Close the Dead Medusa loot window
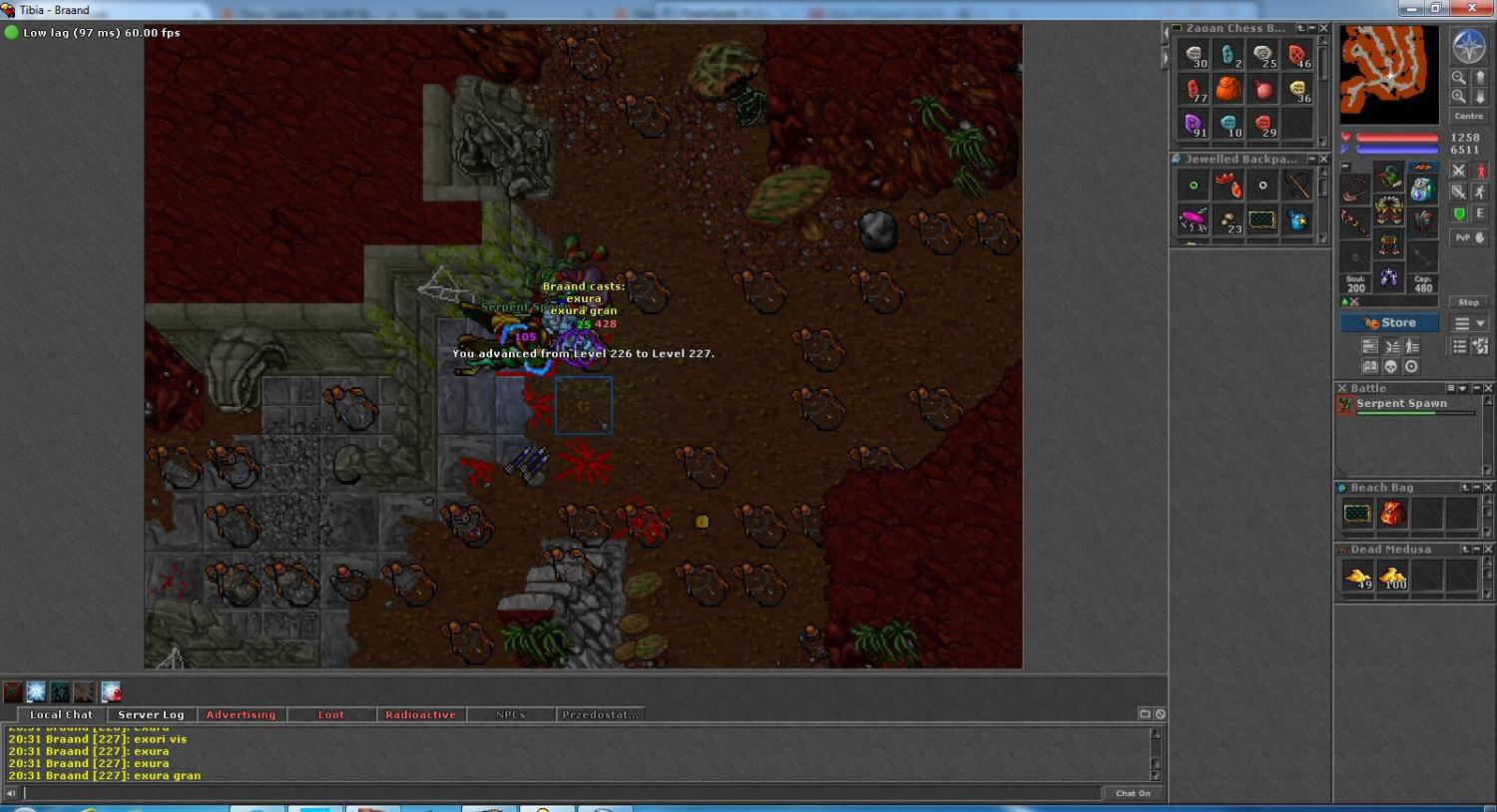This screenshot has height=812, width=1497. pyautogui.click(x=1488, y=550)
